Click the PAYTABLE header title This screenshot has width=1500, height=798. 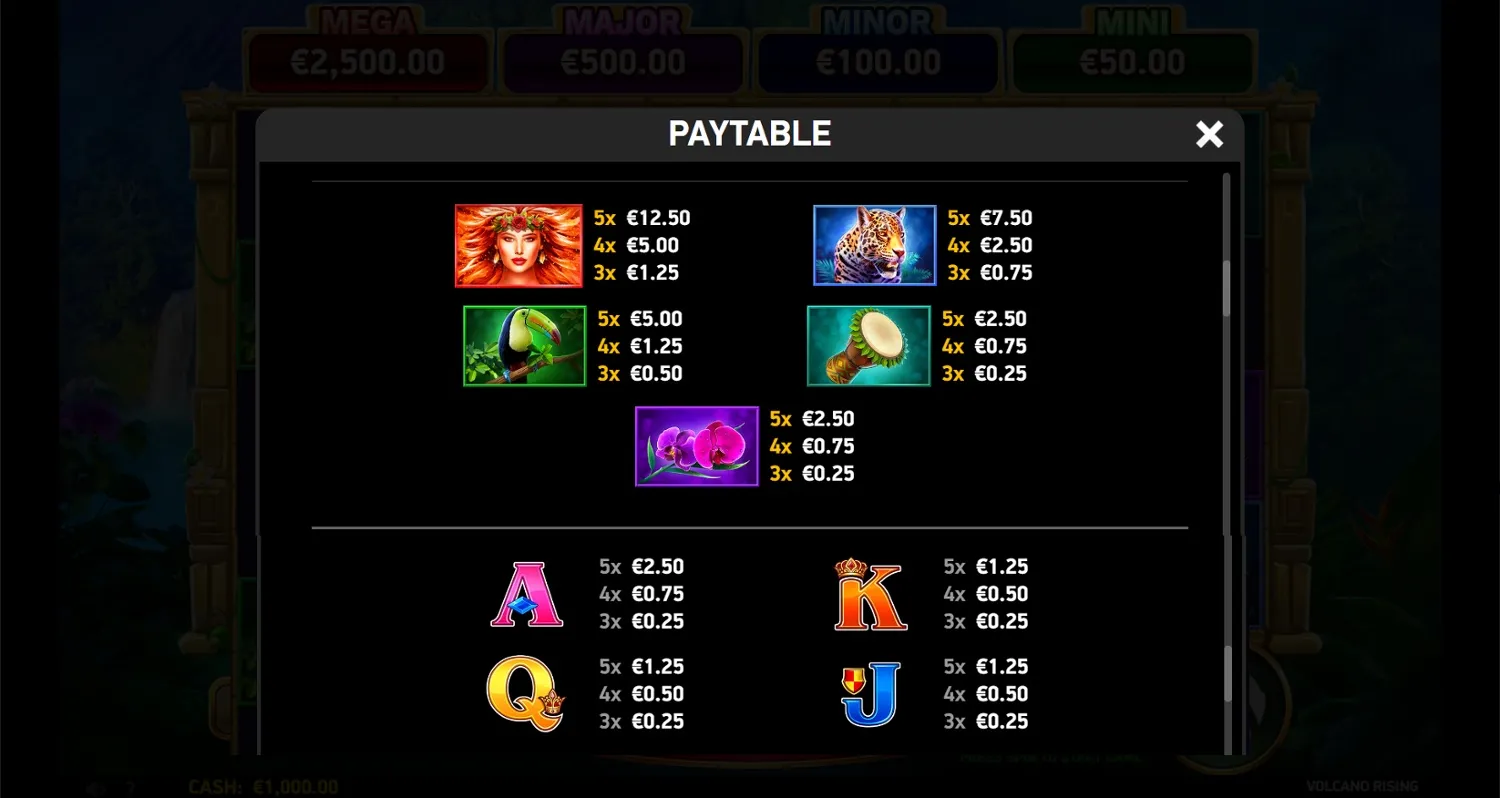tap(749, 133)
